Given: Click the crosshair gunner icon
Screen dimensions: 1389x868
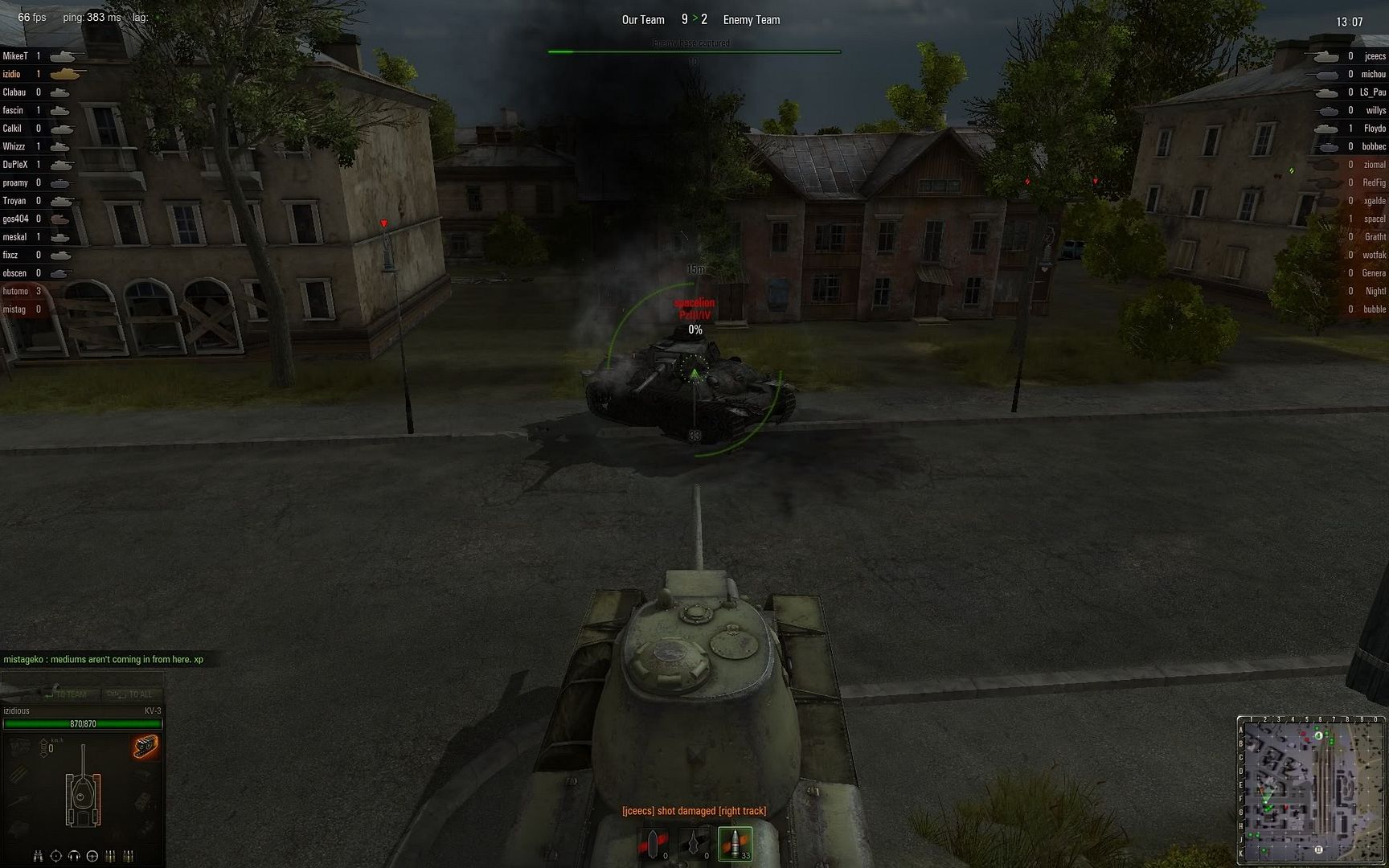Looking at the screenshot, I should [x=56, y=856].
